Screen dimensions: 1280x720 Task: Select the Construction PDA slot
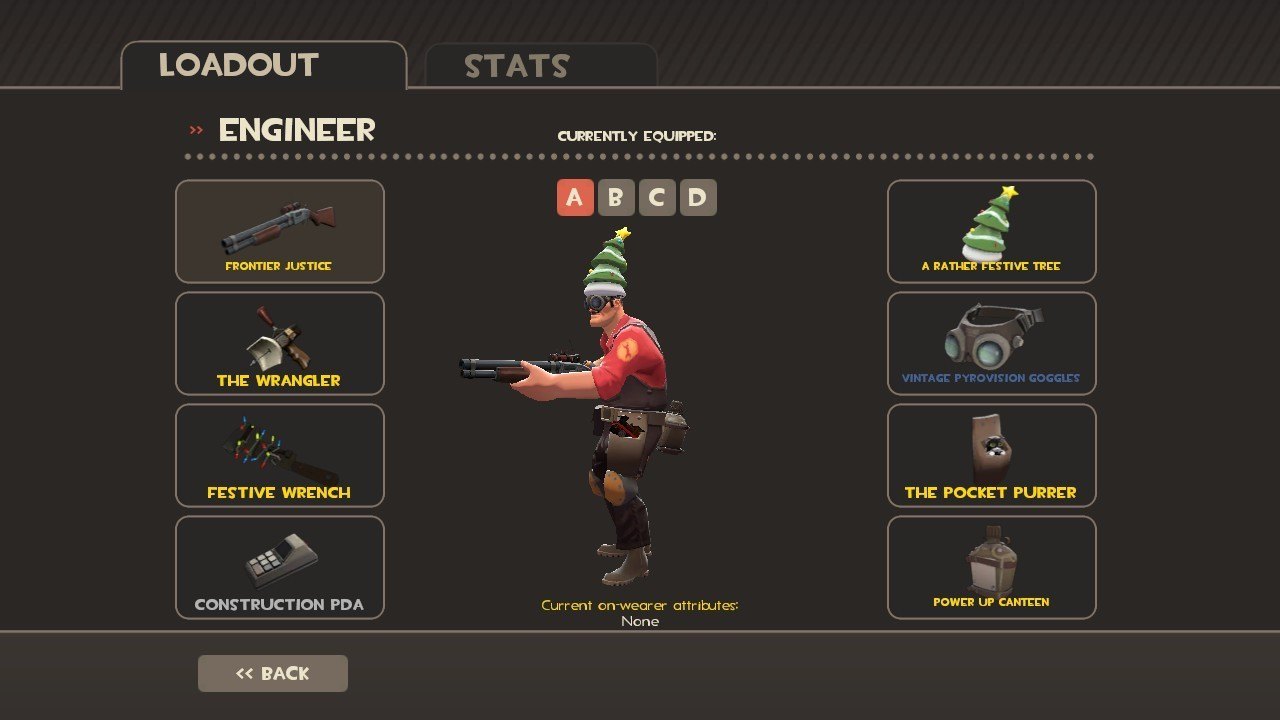280,567
